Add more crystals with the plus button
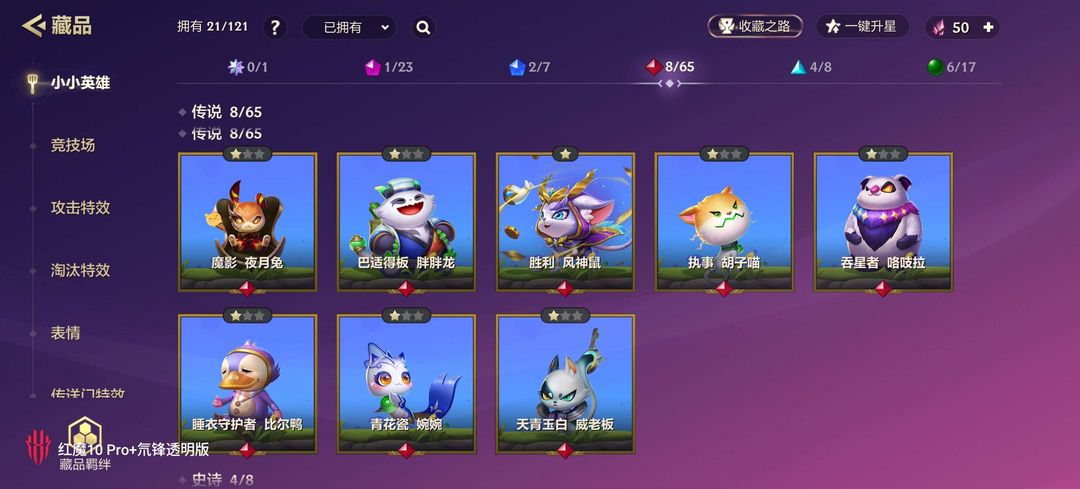1080x489 pixels. click(989, 28)
